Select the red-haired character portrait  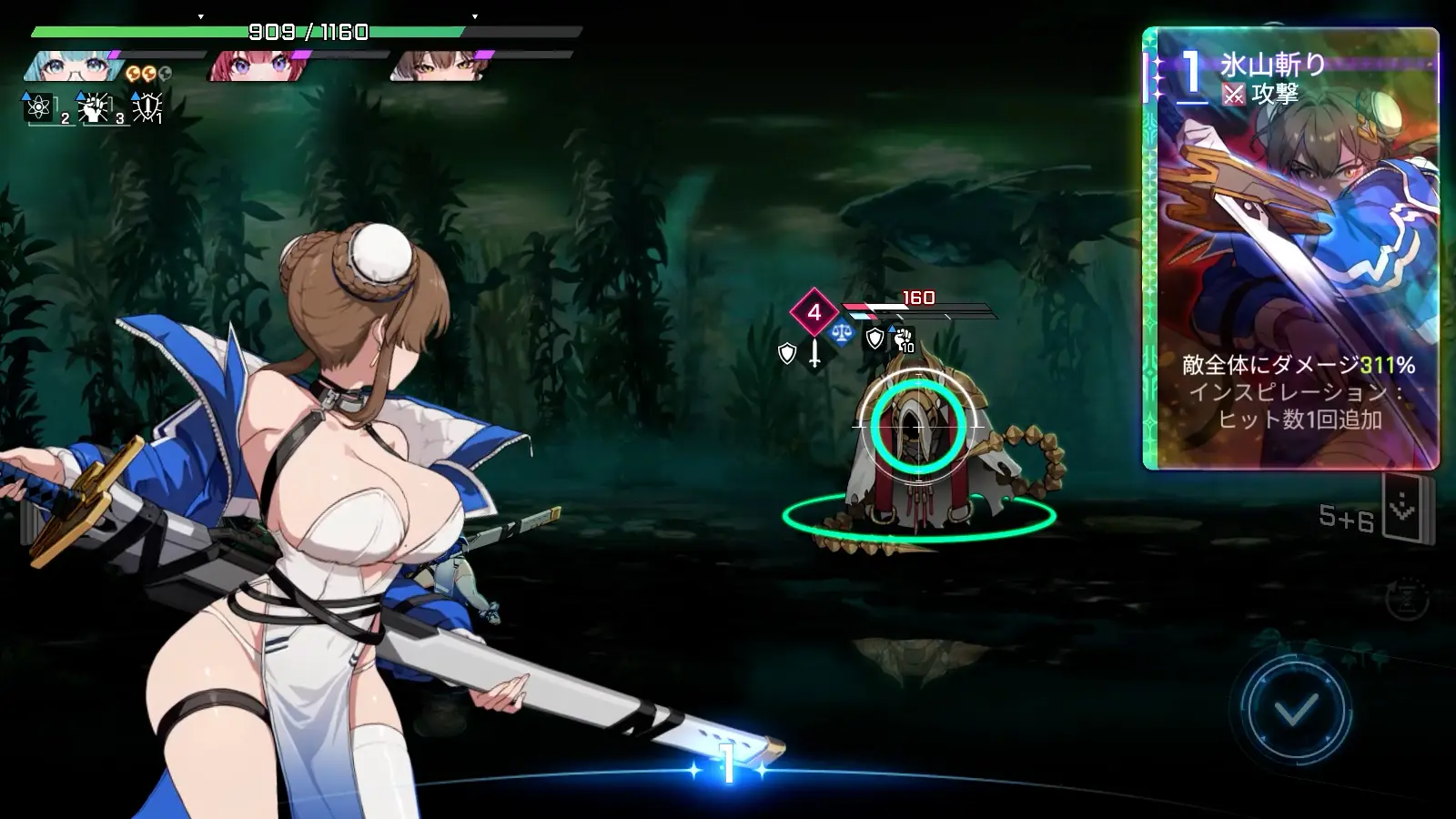252,66
